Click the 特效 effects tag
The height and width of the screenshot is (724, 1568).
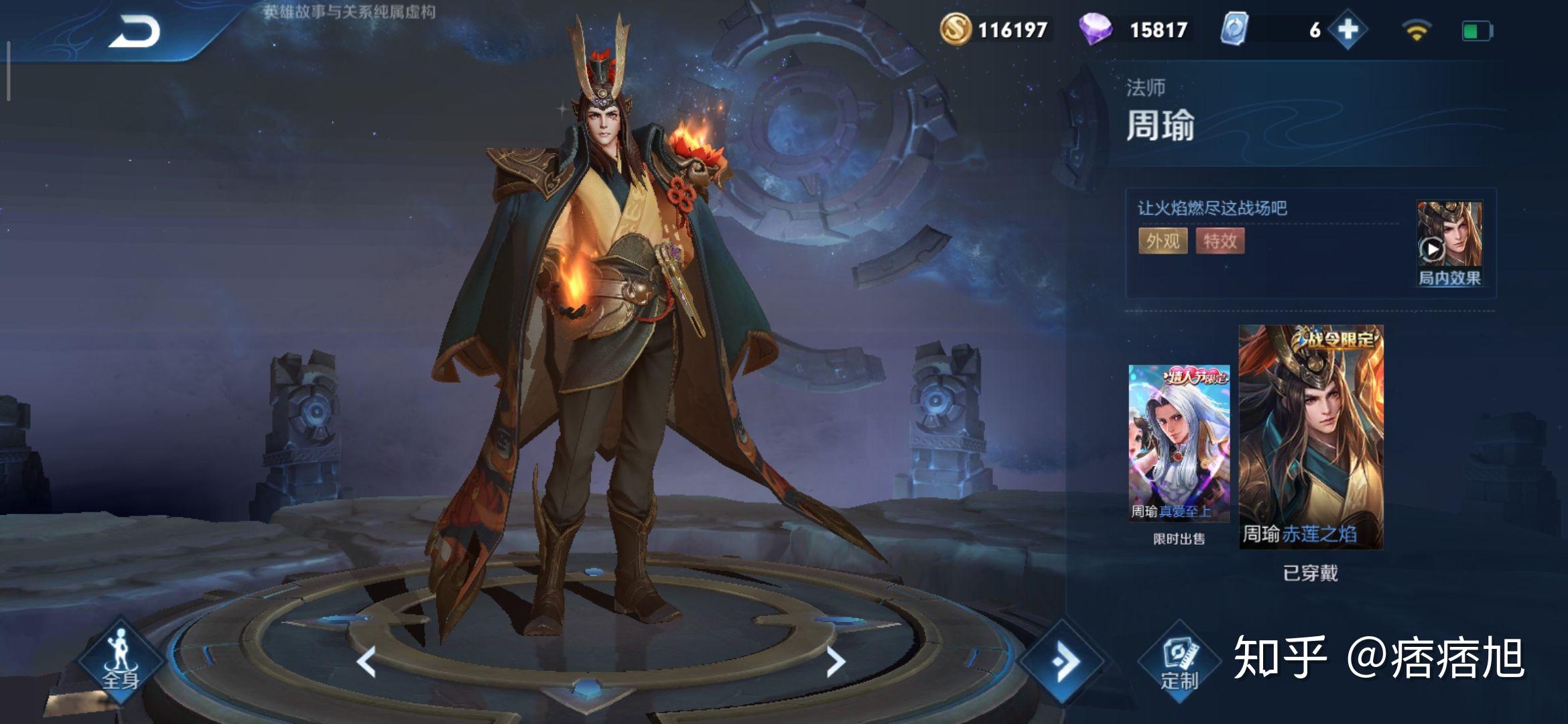pyautogui.click(x=1220, y=241)
